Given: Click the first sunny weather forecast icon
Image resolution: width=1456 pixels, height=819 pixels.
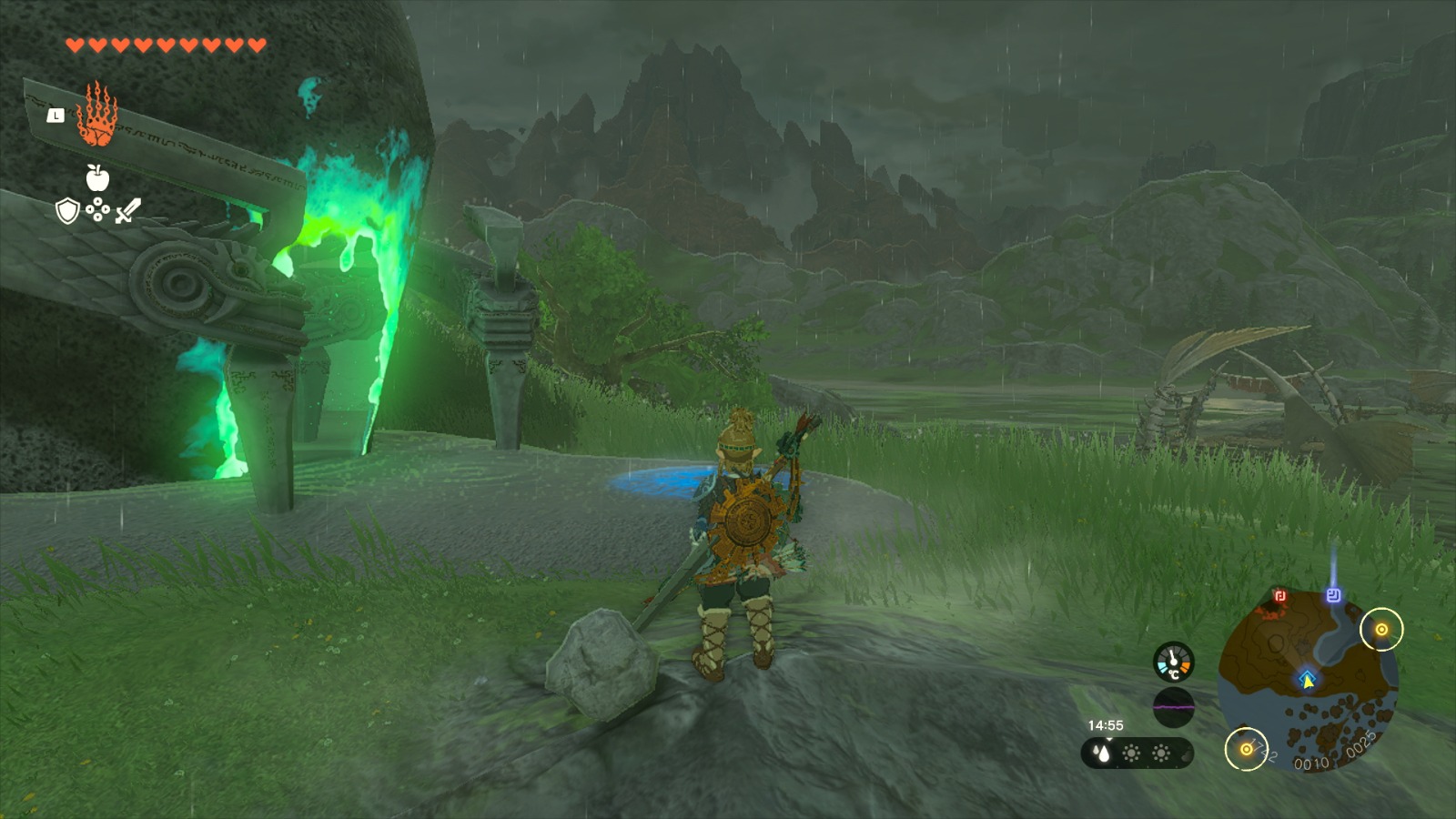Looking at the screenshot, I should tap(1131, 753).
